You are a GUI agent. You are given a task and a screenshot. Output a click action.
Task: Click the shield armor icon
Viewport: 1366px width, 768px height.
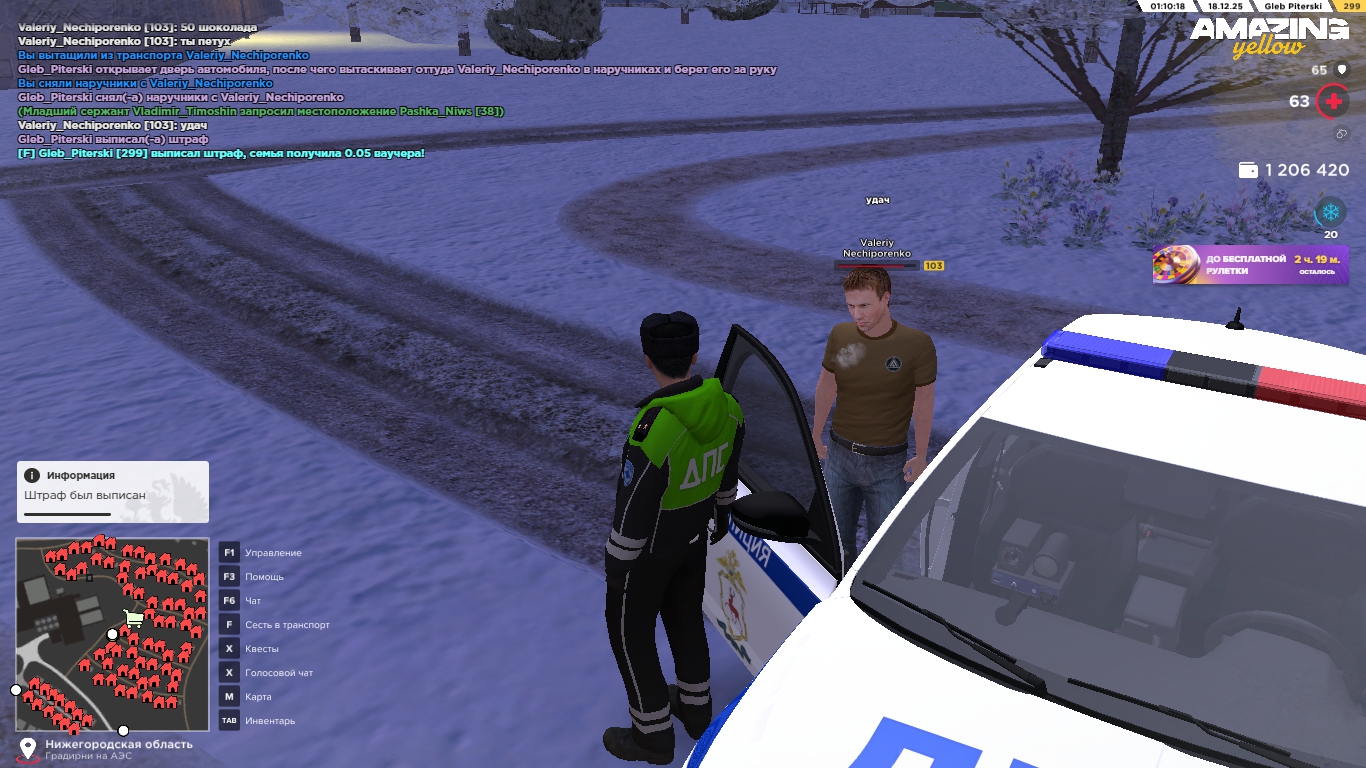click(x=1340, y=70)
